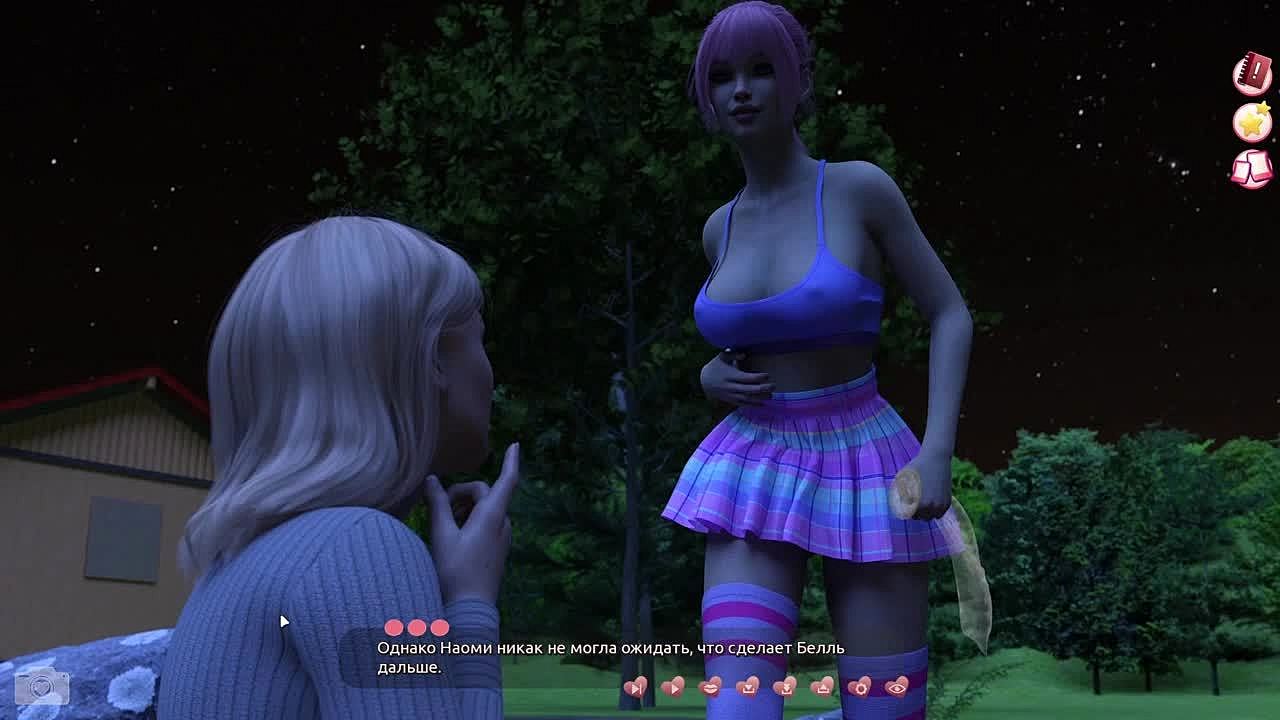Toggle auto-play with the play heart button

tap(673, 687)
